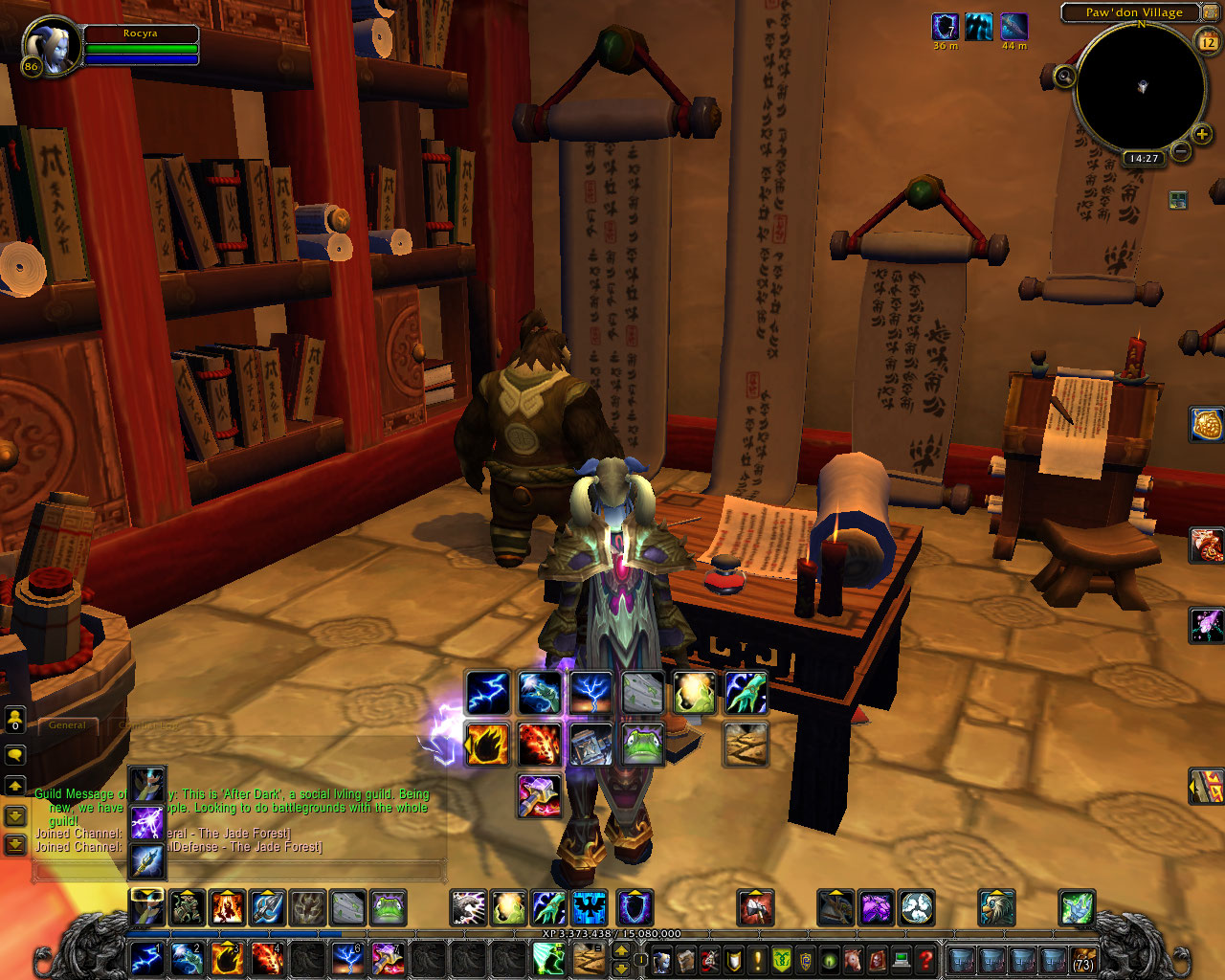
Task: Click the sword buff showing 44 m
Action: [1014, 27]
